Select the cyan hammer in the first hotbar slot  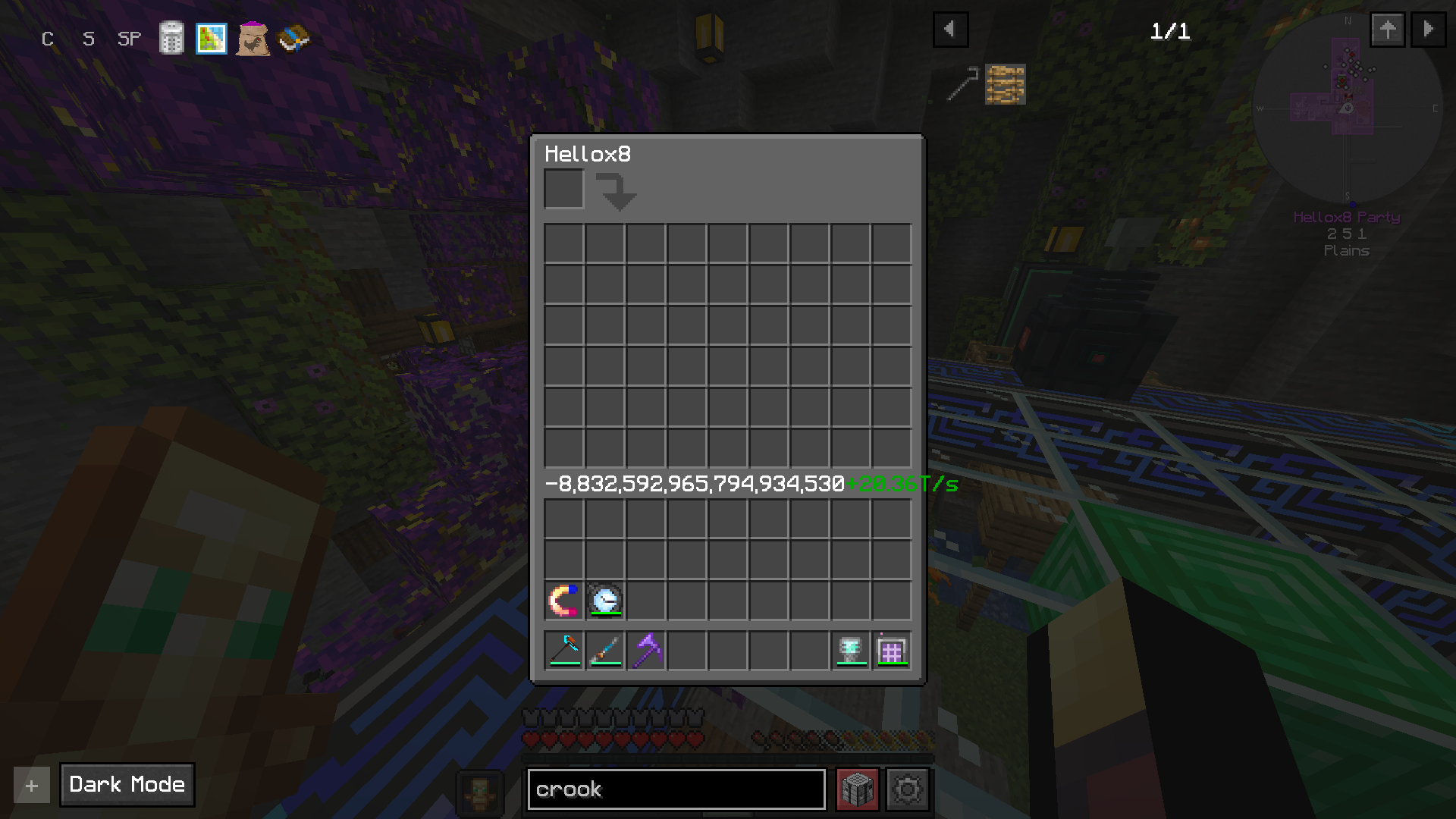(x=564, y=649)
